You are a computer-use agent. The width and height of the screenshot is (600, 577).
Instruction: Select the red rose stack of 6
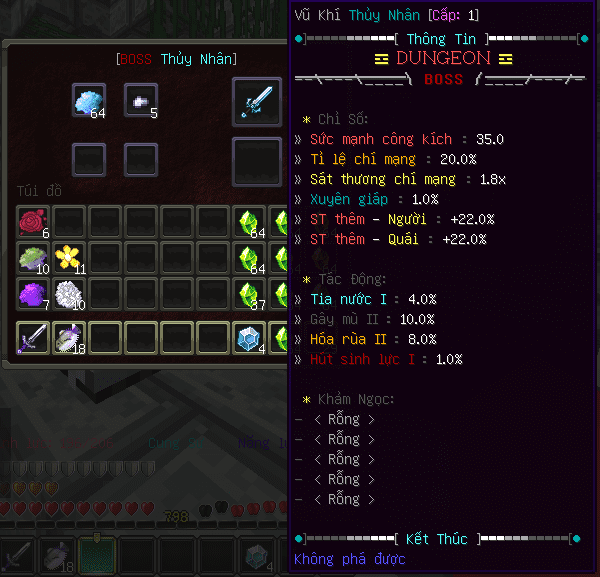click(x=33, y=222)
